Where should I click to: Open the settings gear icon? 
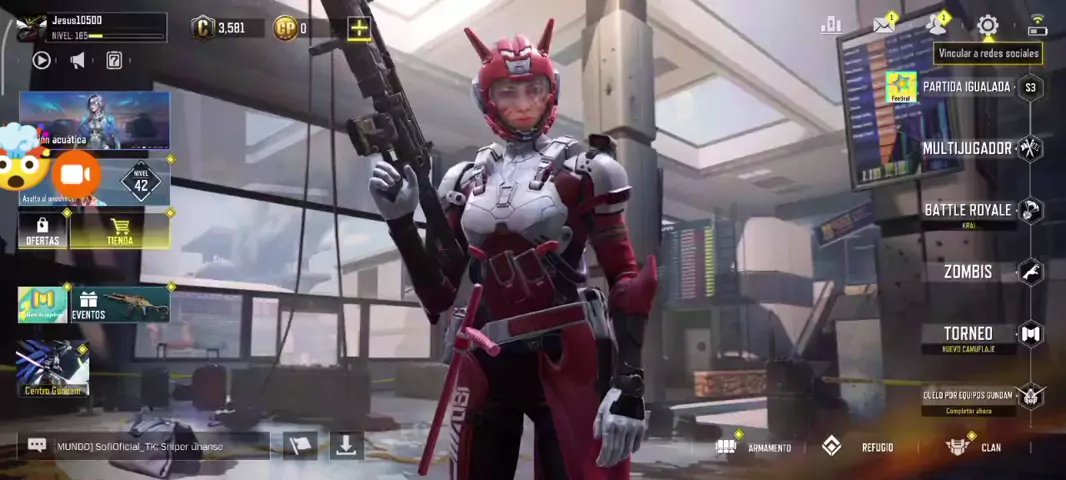(988, 25)
